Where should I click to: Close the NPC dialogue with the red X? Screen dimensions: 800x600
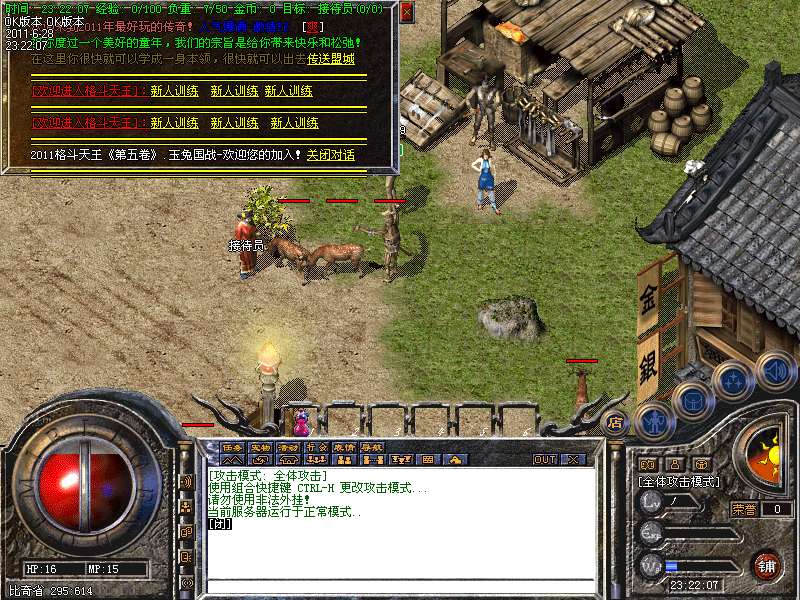click(x=407, y=12)
